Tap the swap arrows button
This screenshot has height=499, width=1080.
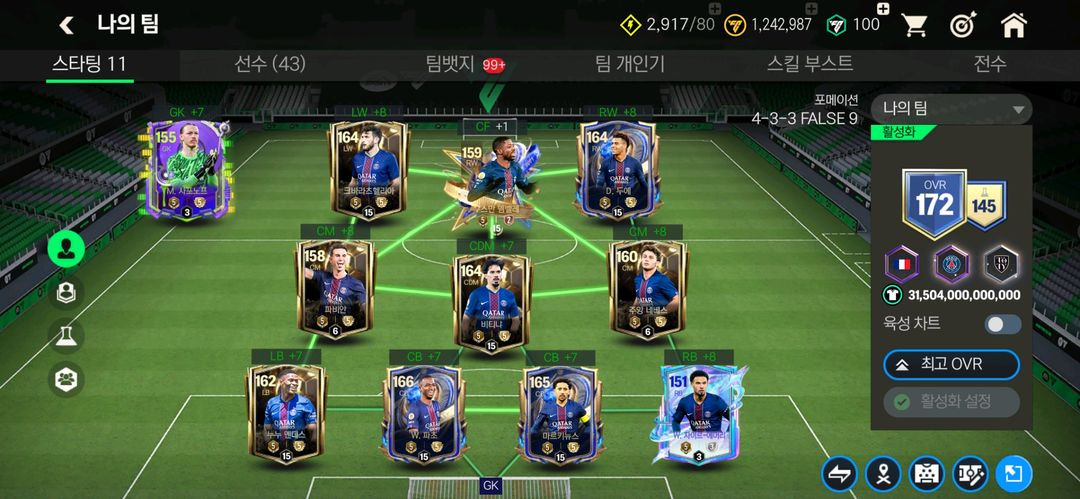839,474
